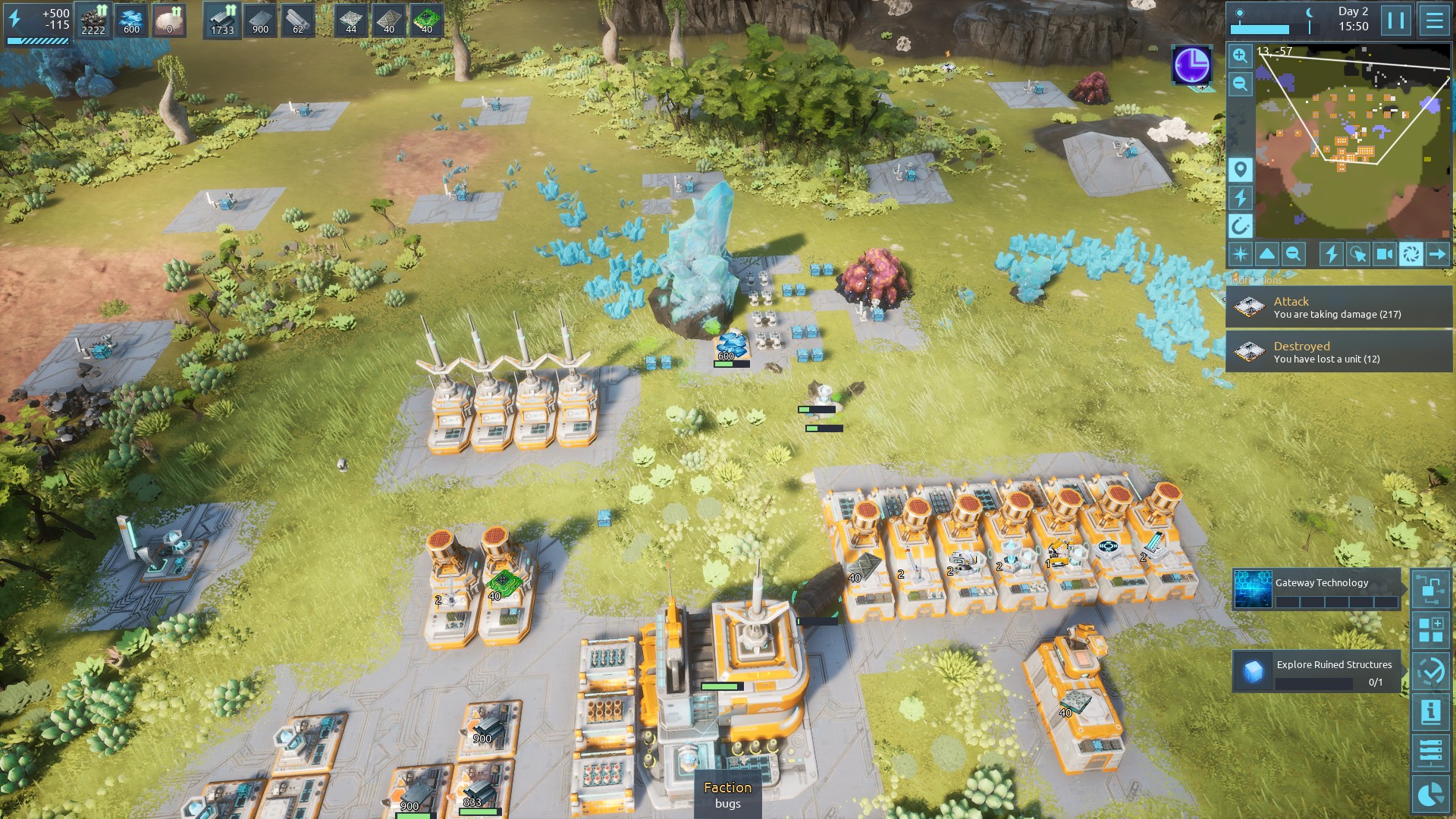The width and height of the screenshot is (1456, 819).
Task: Click the compass star button under minimap
Action: [x=1241, y=254]
